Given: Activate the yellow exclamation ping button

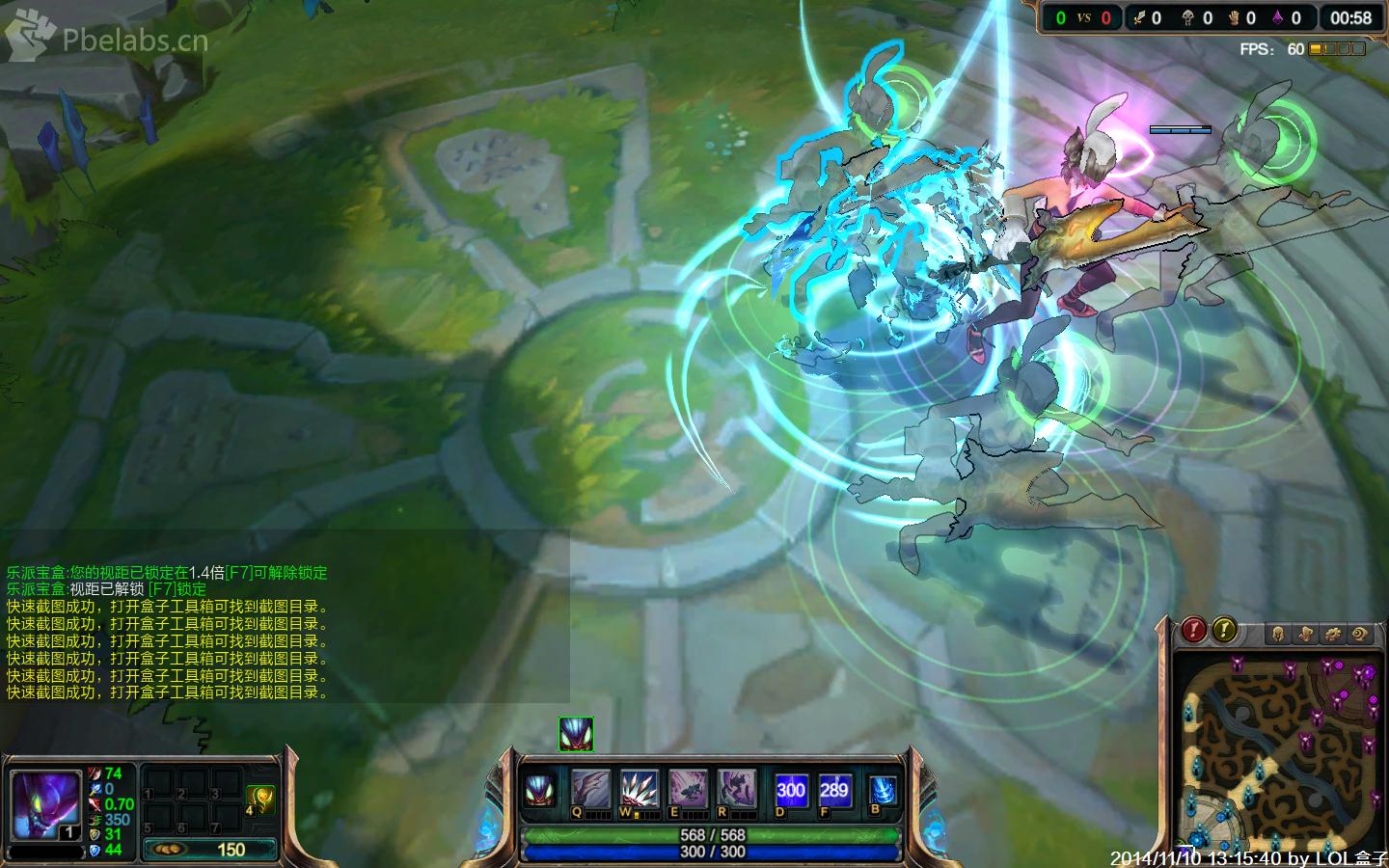Looking at the screenshot, I should 1223,631.
